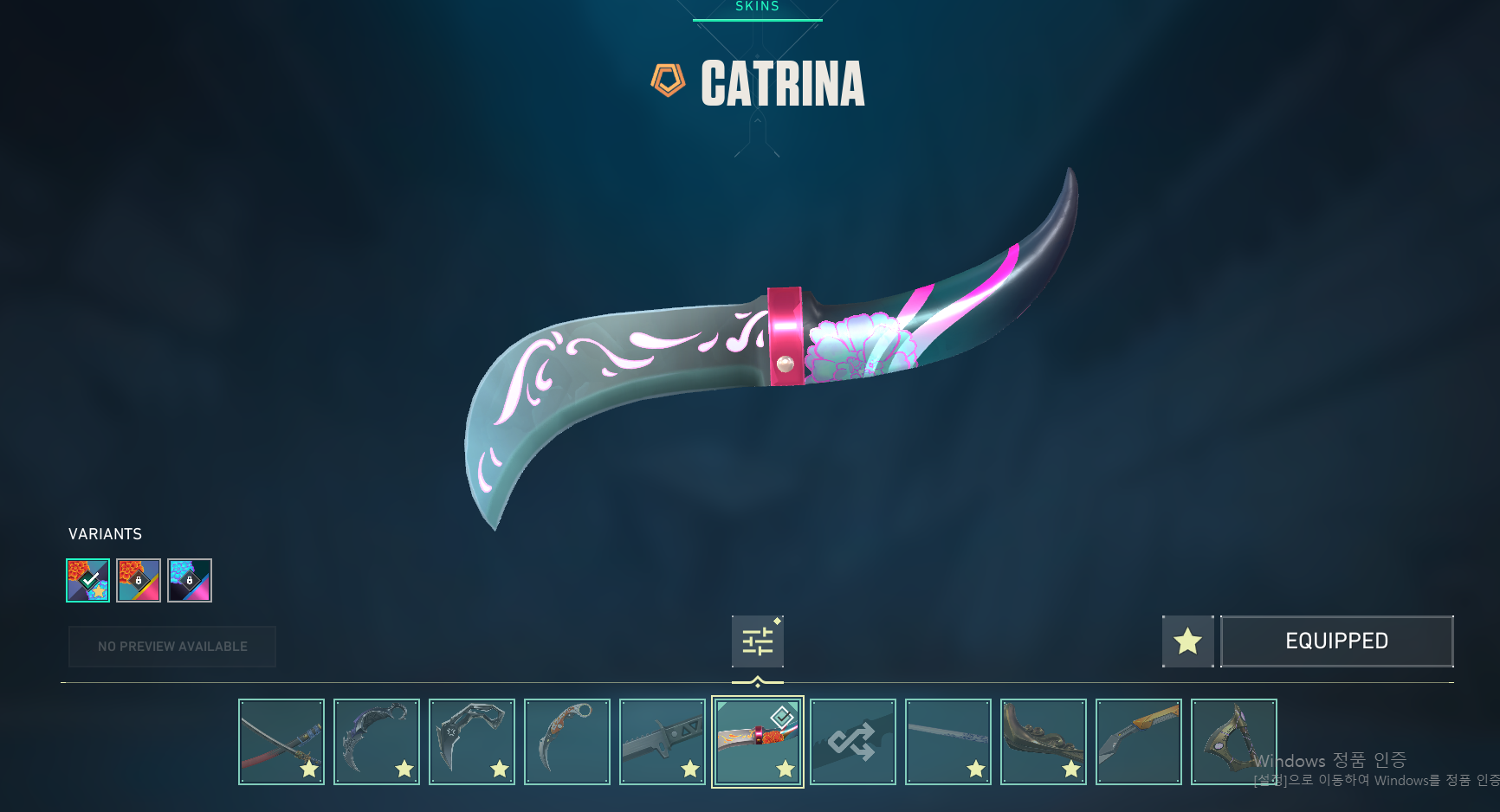Choose the locked cyan flower and pink variant
1500x812 pixels.
[x=190, y=580]
